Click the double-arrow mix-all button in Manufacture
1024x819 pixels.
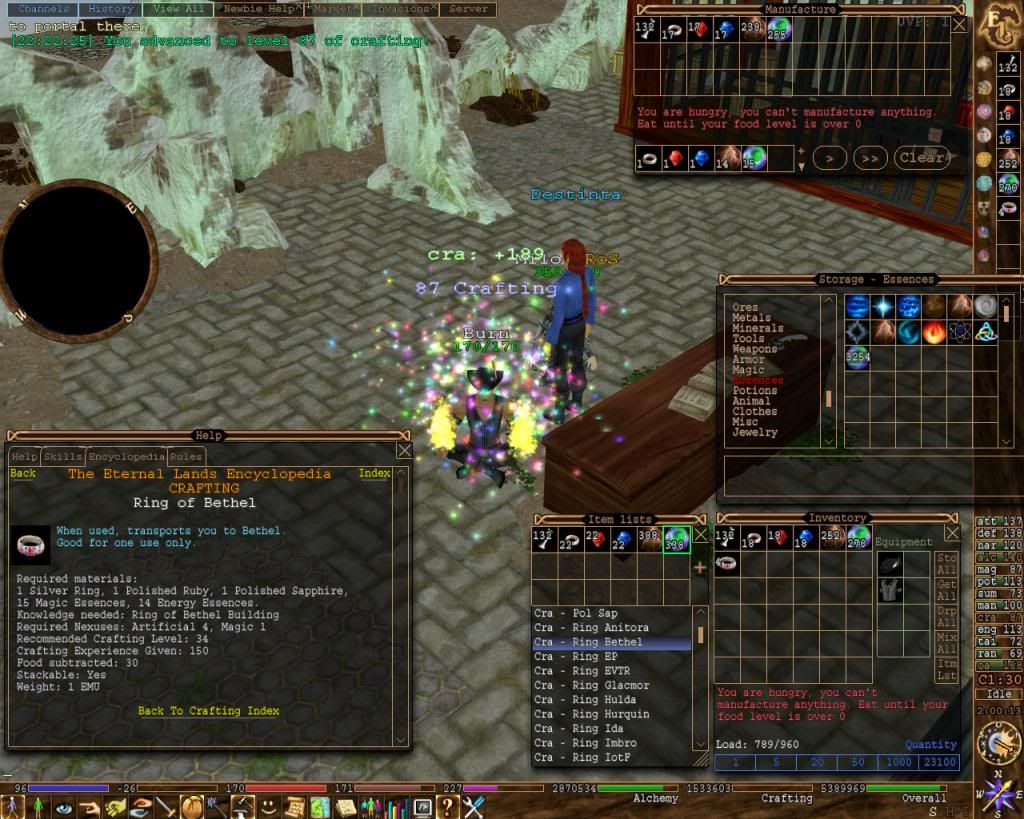click(x=871, y=158)
